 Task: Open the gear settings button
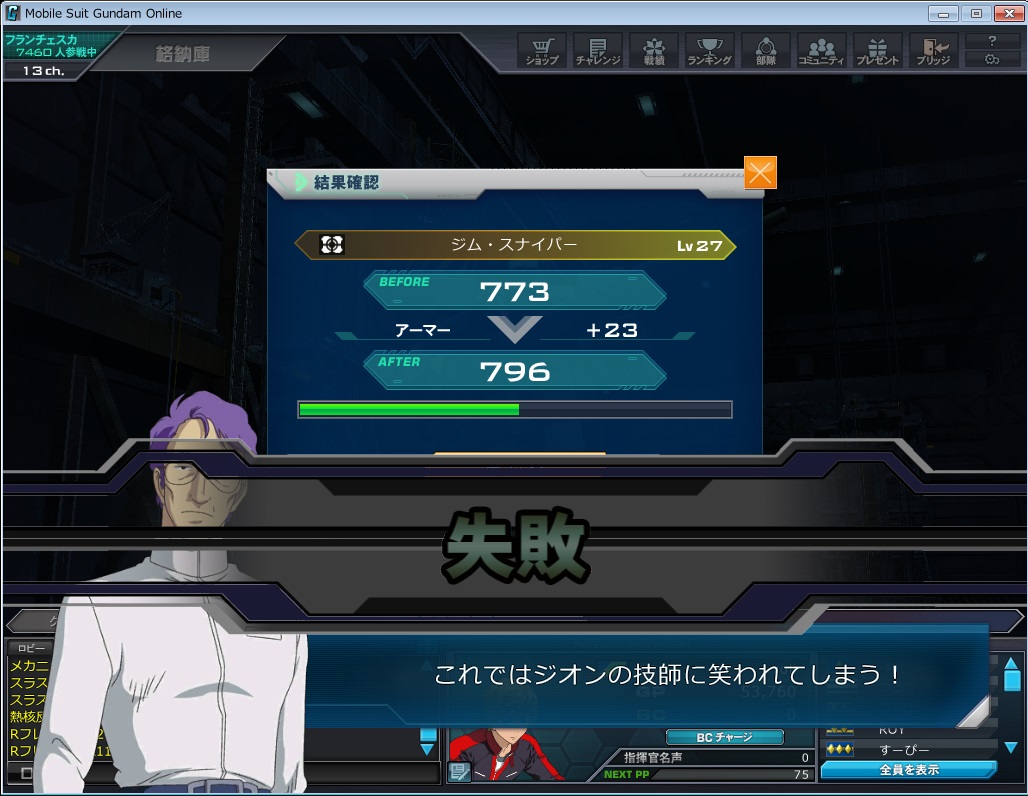click(x=992, y=59)
